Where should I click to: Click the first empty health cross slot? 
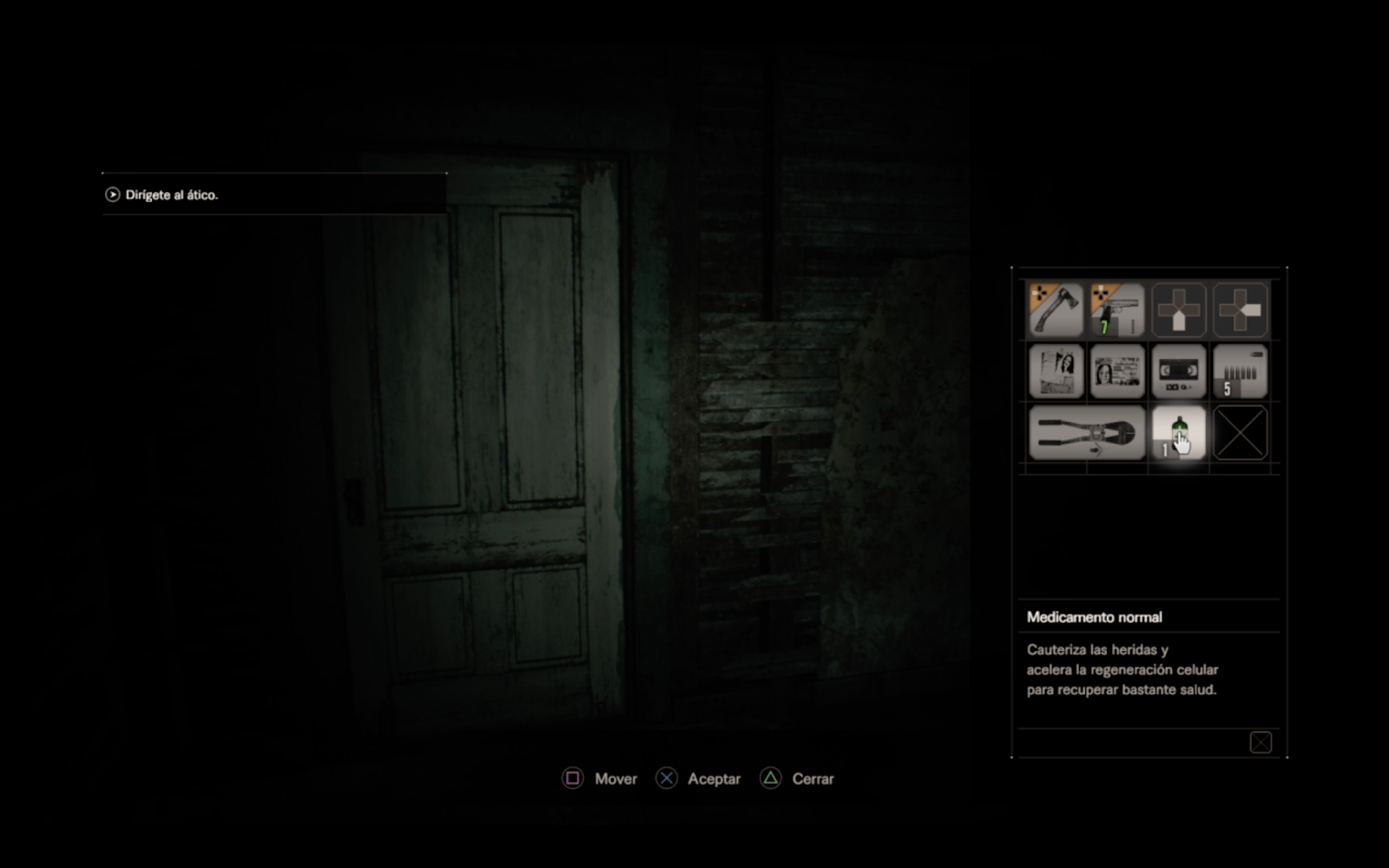(1178, 310)
